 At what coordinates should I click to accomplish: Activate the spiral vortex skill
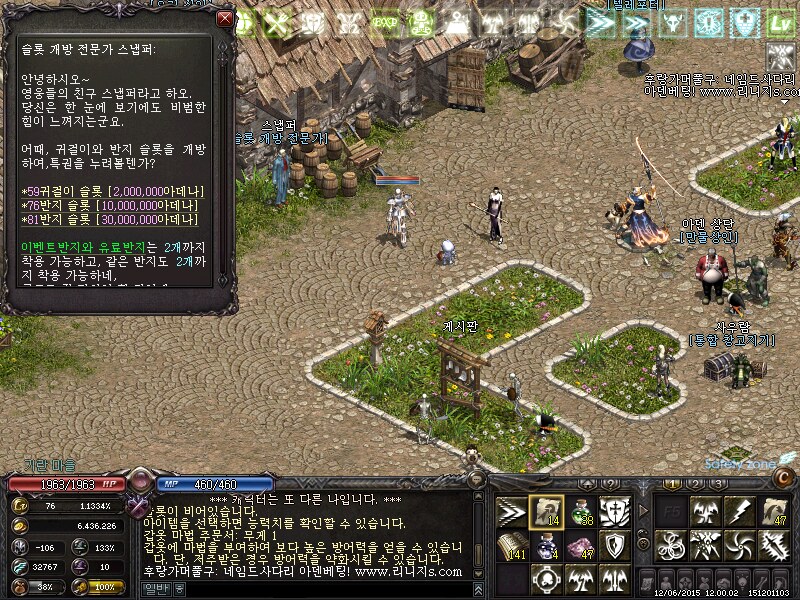point(739,546)
